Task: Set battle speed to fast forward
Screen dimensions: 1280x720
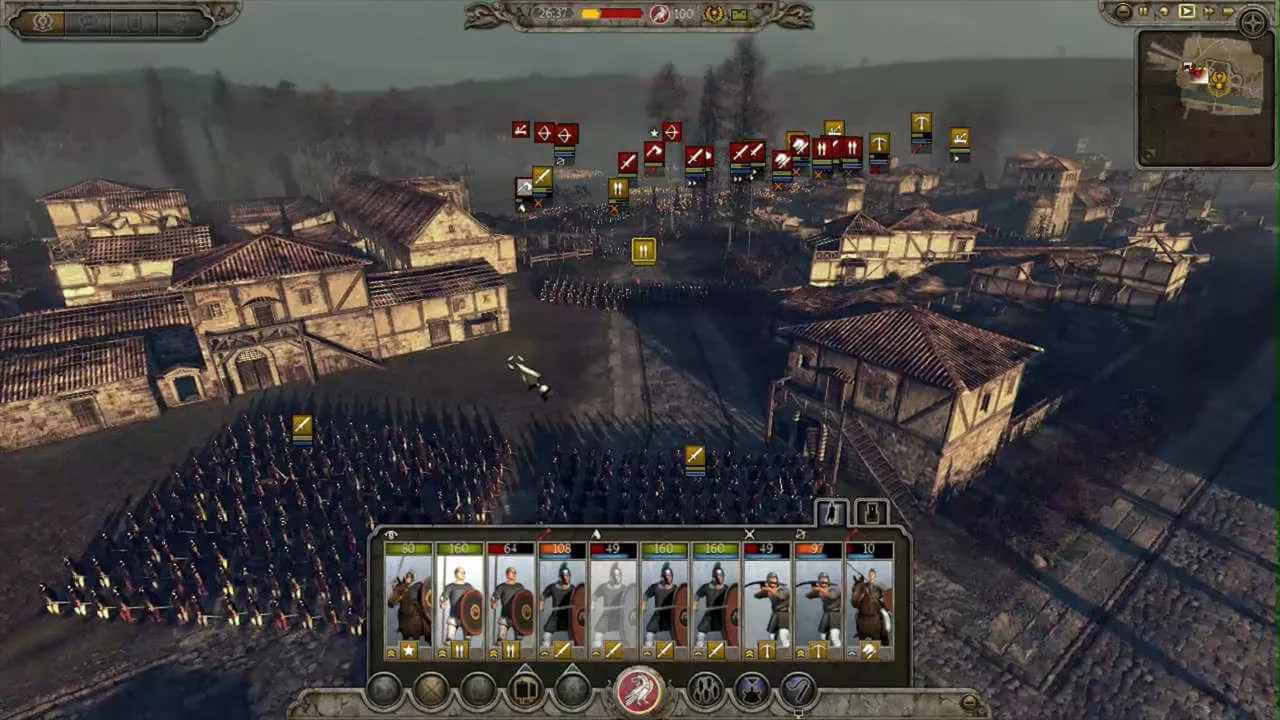Action: point(1209,12)
